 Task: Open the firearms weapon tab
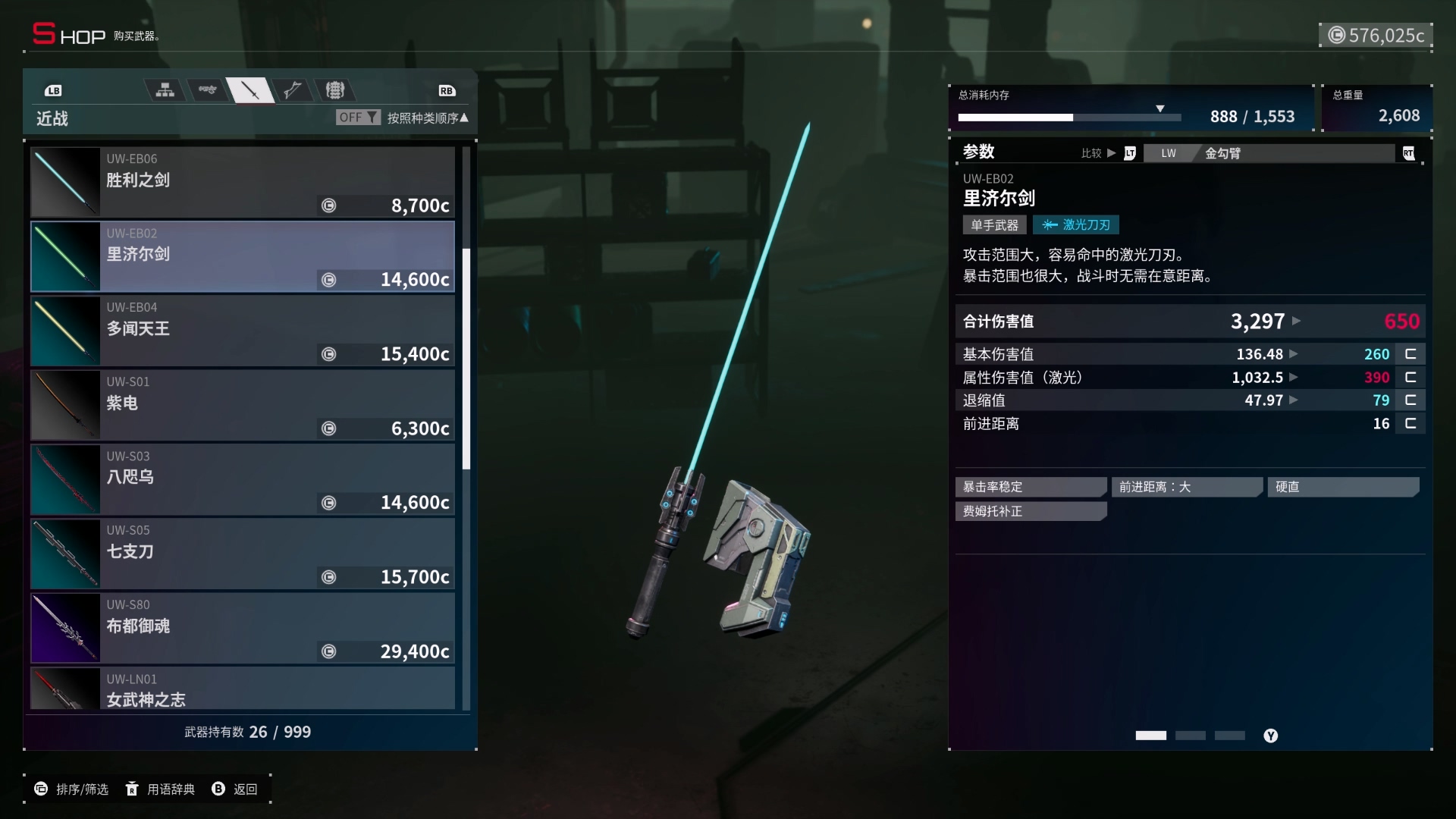click(207, 90)
